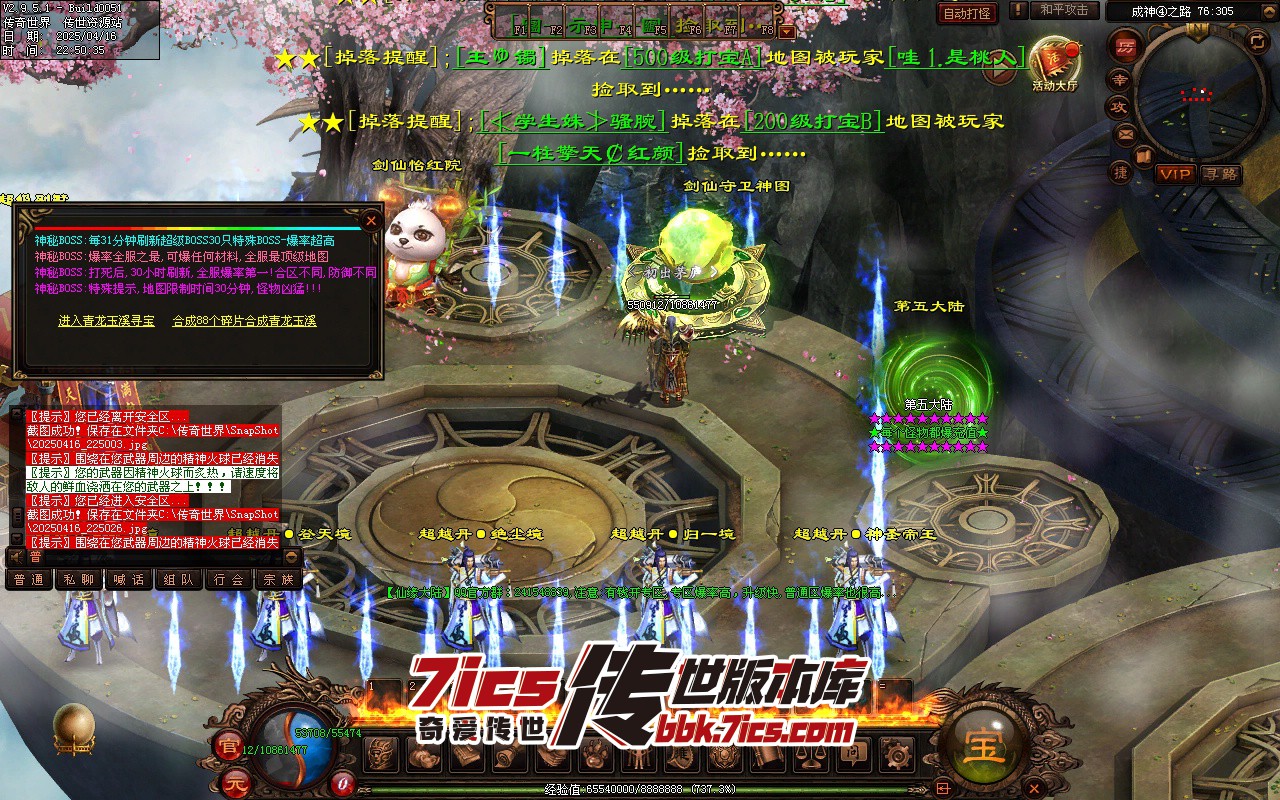Open the 行会 guild chat tab
The image size is (1280, 800).
coord(229,579)
